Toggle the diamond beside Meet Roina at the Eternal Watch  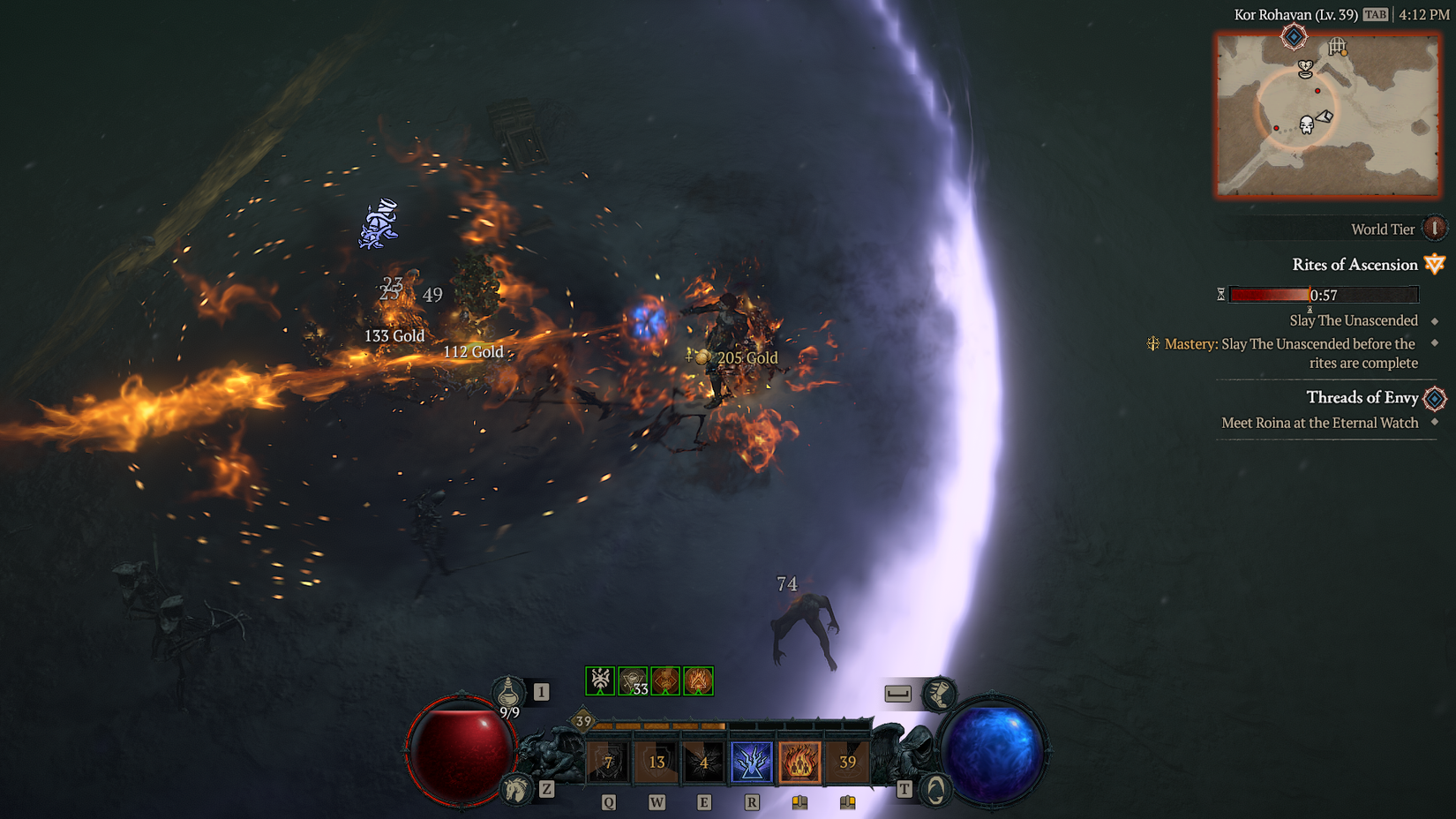[1435, 422]
